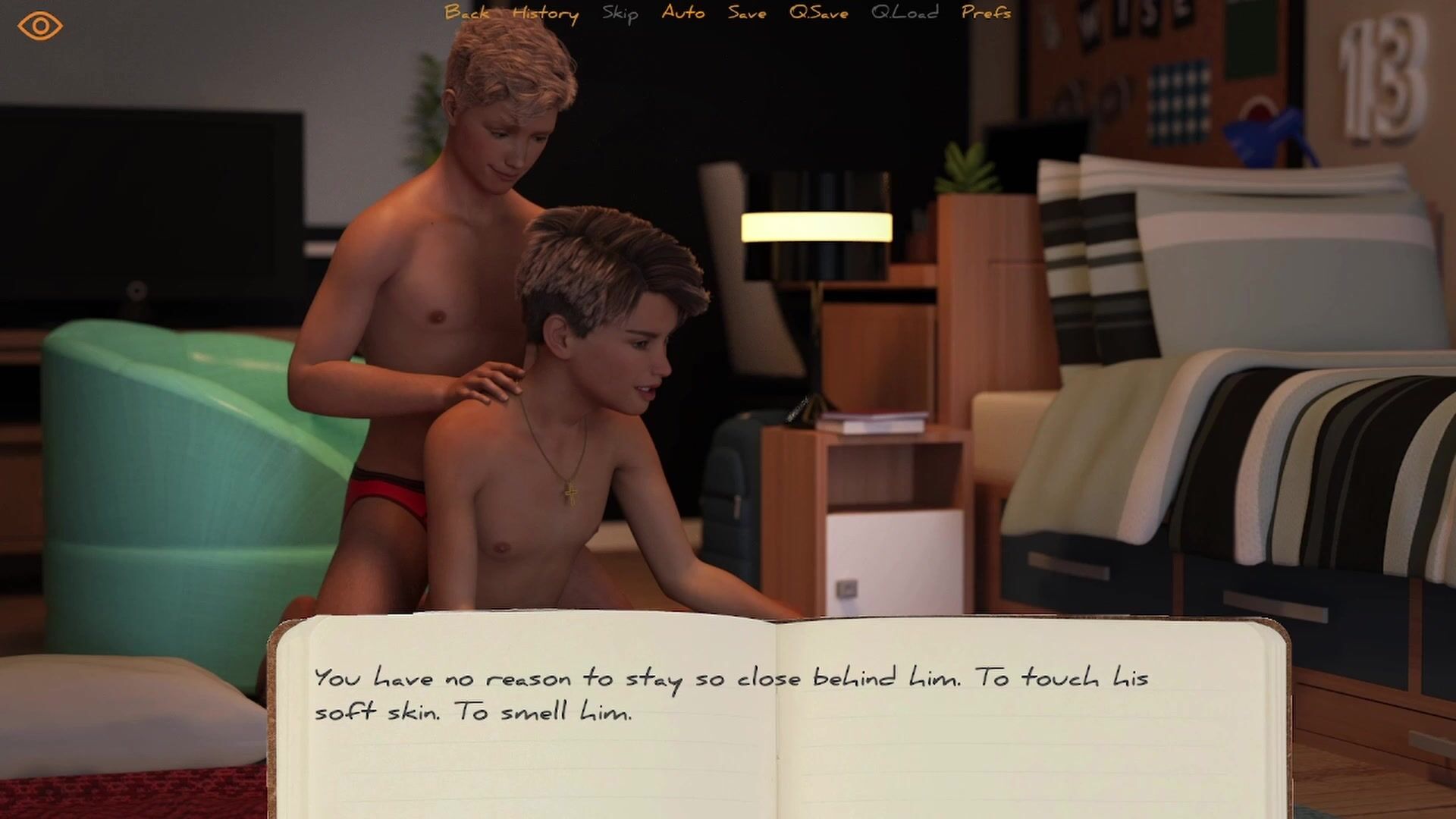1456x819 pixels.
Task: Activate Skip to fast-forward text
Action: click(620, 14)
